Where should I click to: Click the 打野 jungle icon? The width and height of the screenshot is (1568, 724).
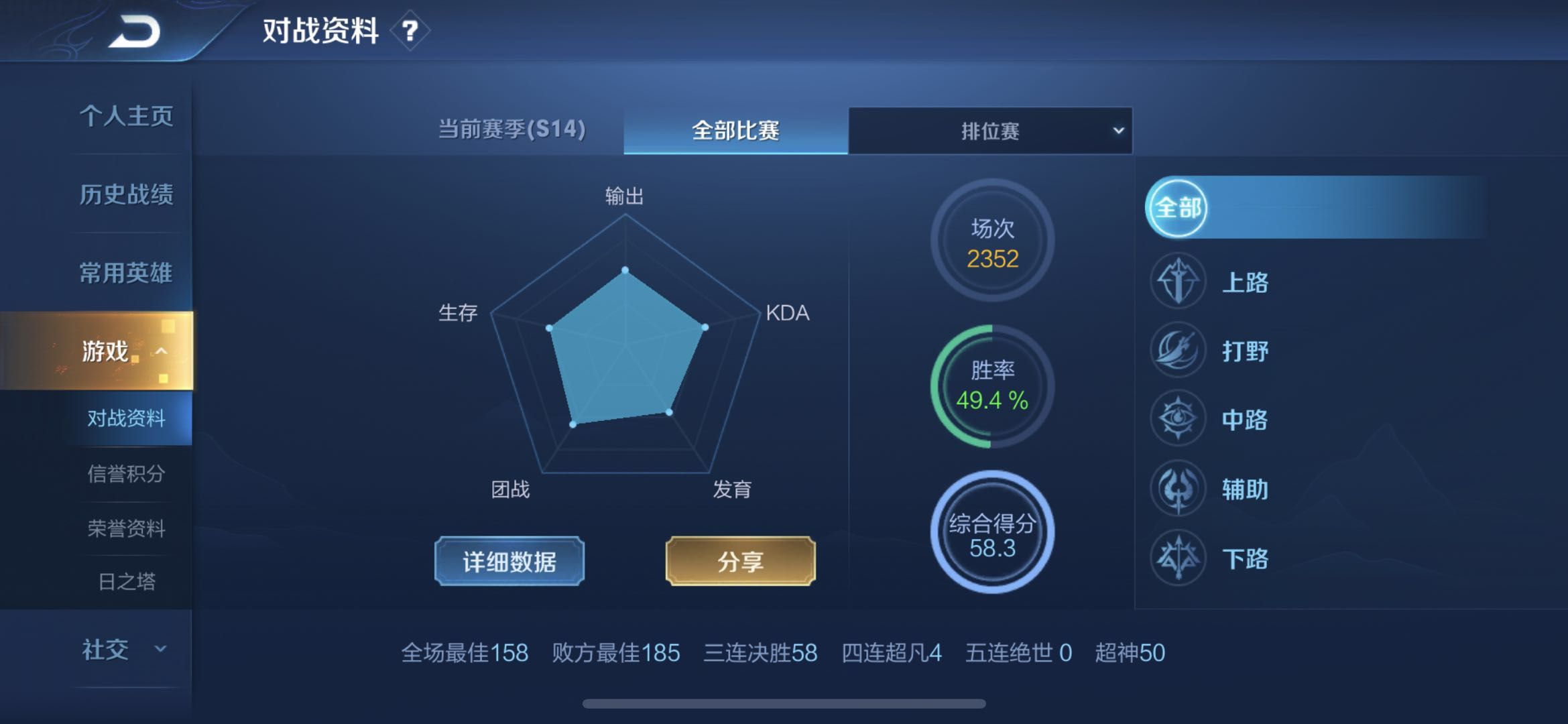1177,351
